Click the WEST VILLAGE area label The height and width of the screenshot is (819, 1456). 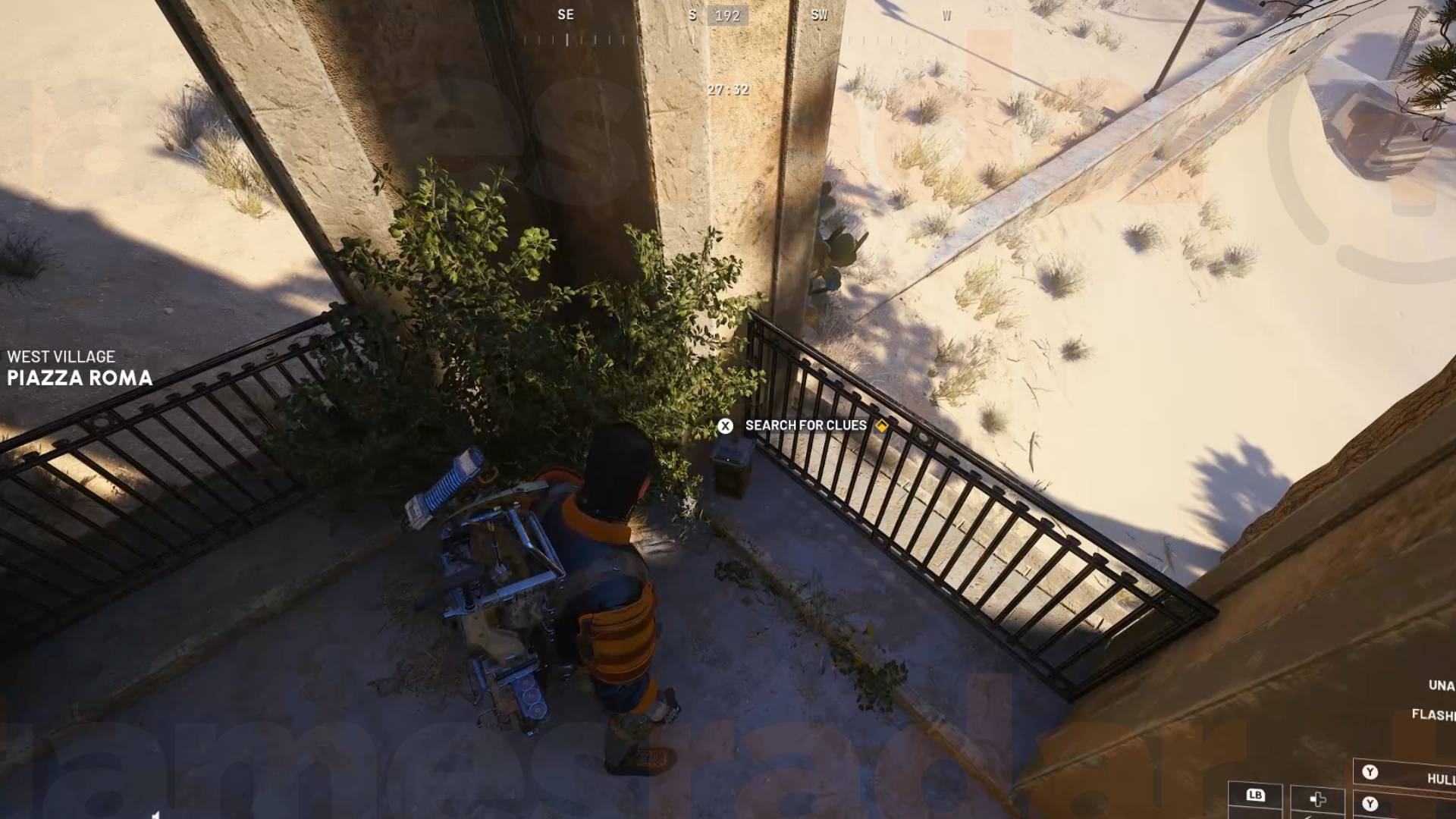[61, 356]
